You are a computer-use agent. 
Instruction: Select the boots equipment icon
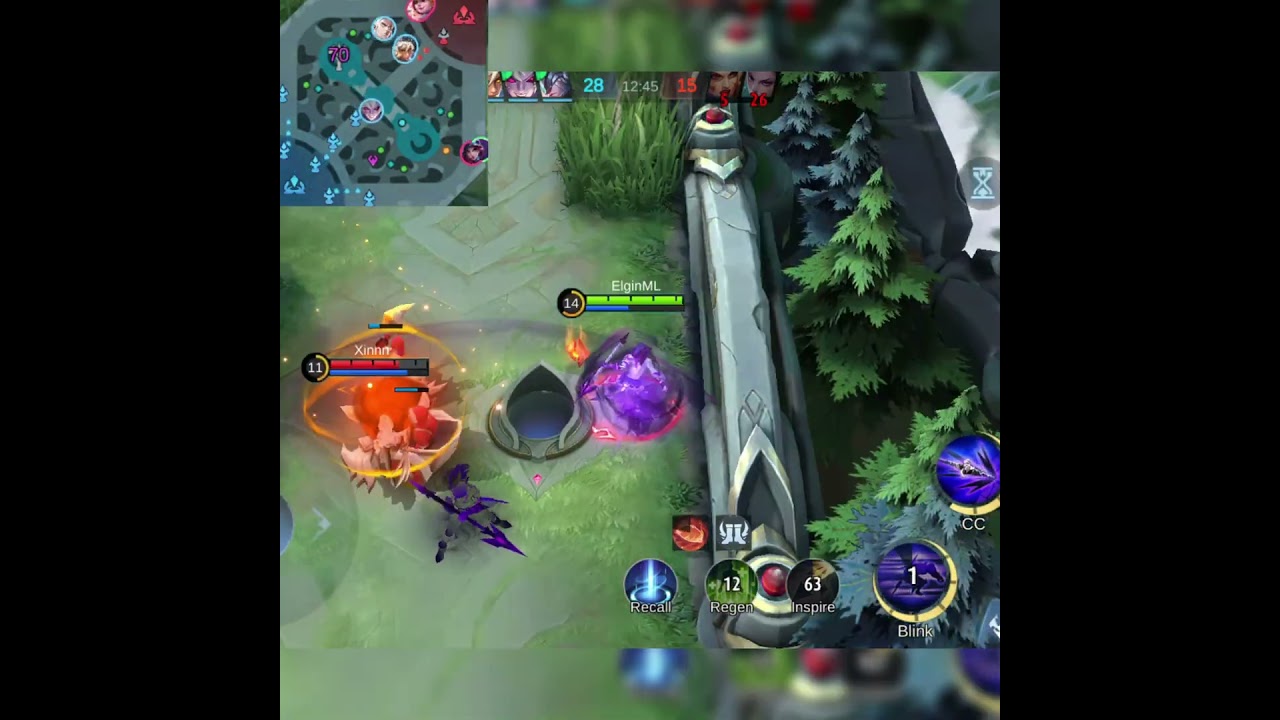[733, 532]
